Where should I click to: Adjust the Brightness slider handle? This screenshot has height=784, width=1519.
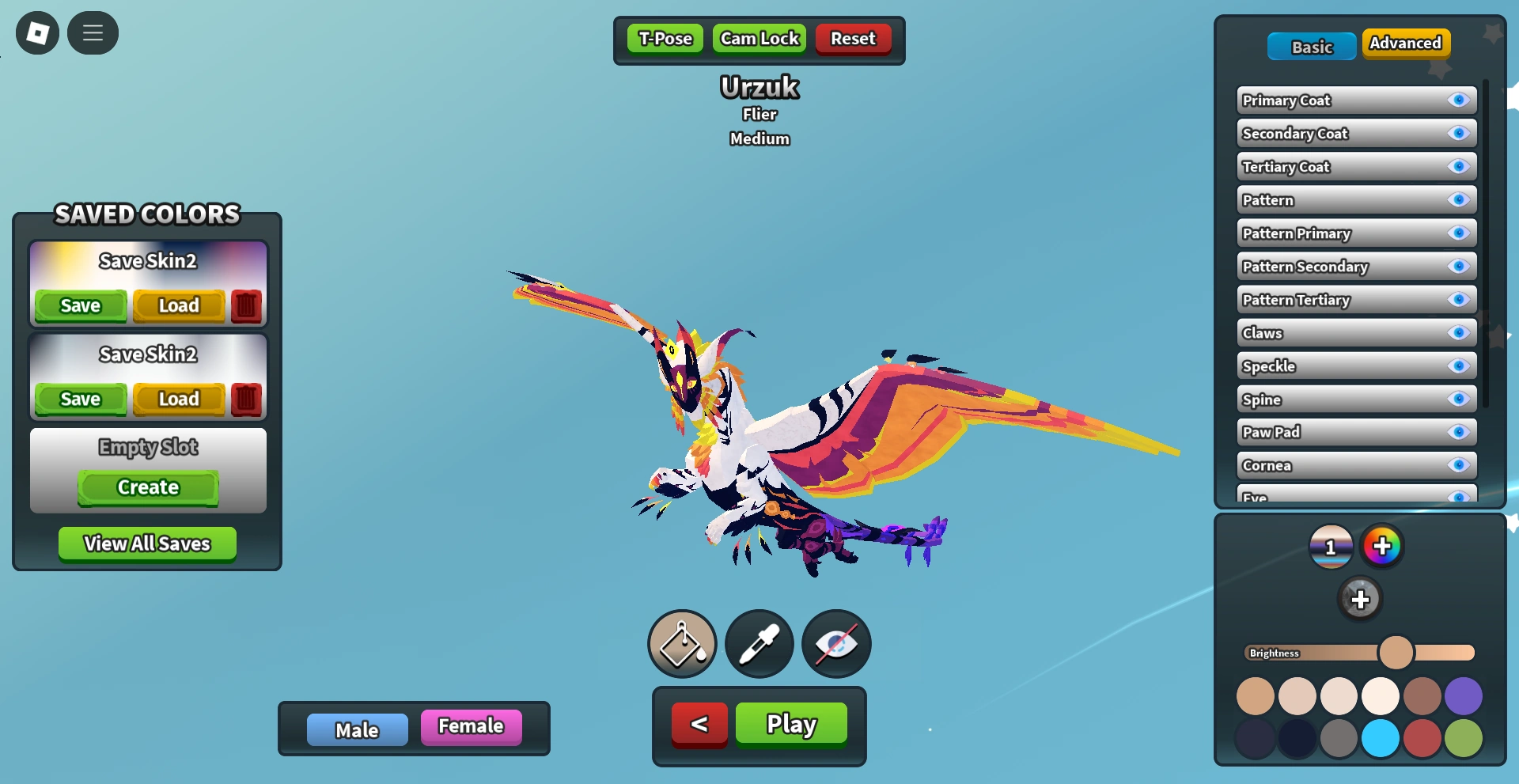[x=1398, y=652]
